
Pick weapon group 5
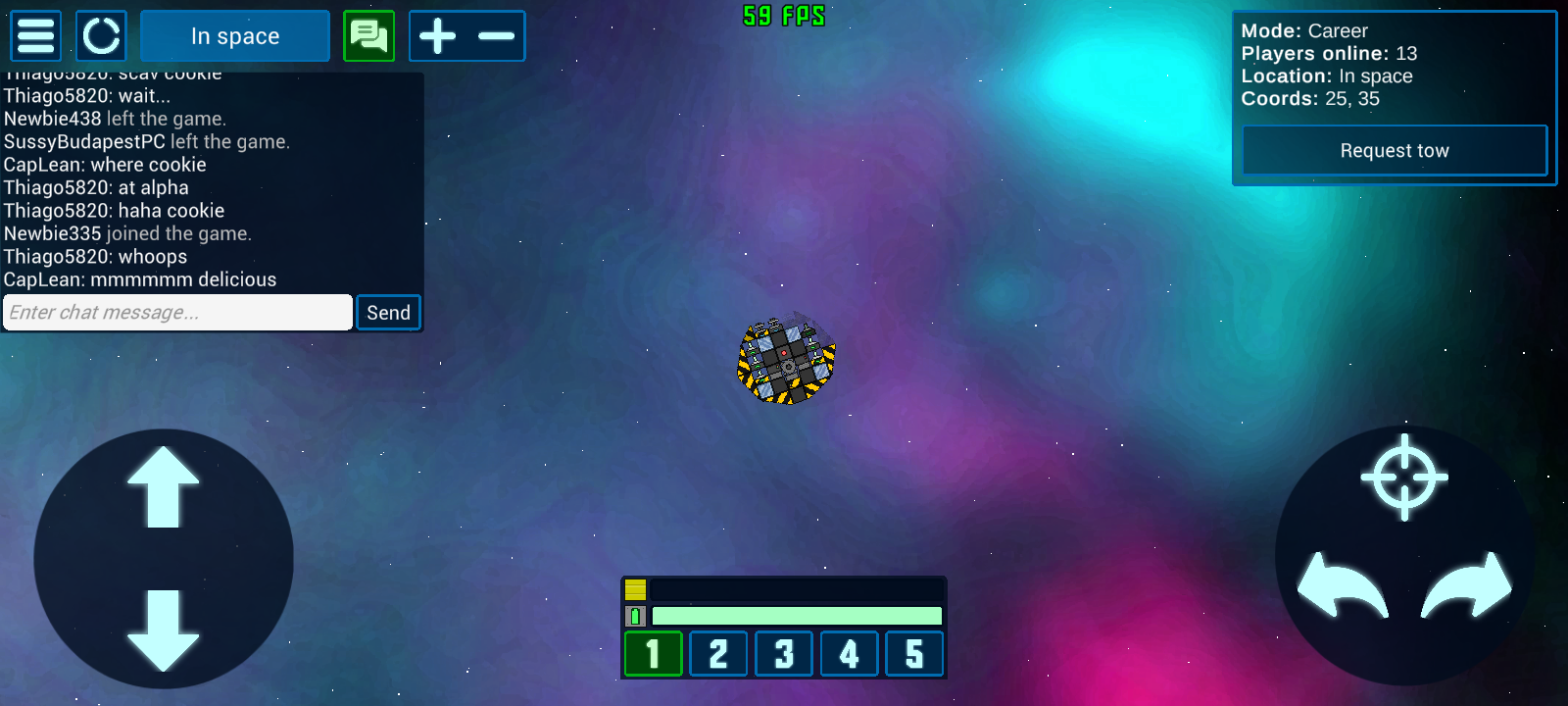tap(914, 654)
